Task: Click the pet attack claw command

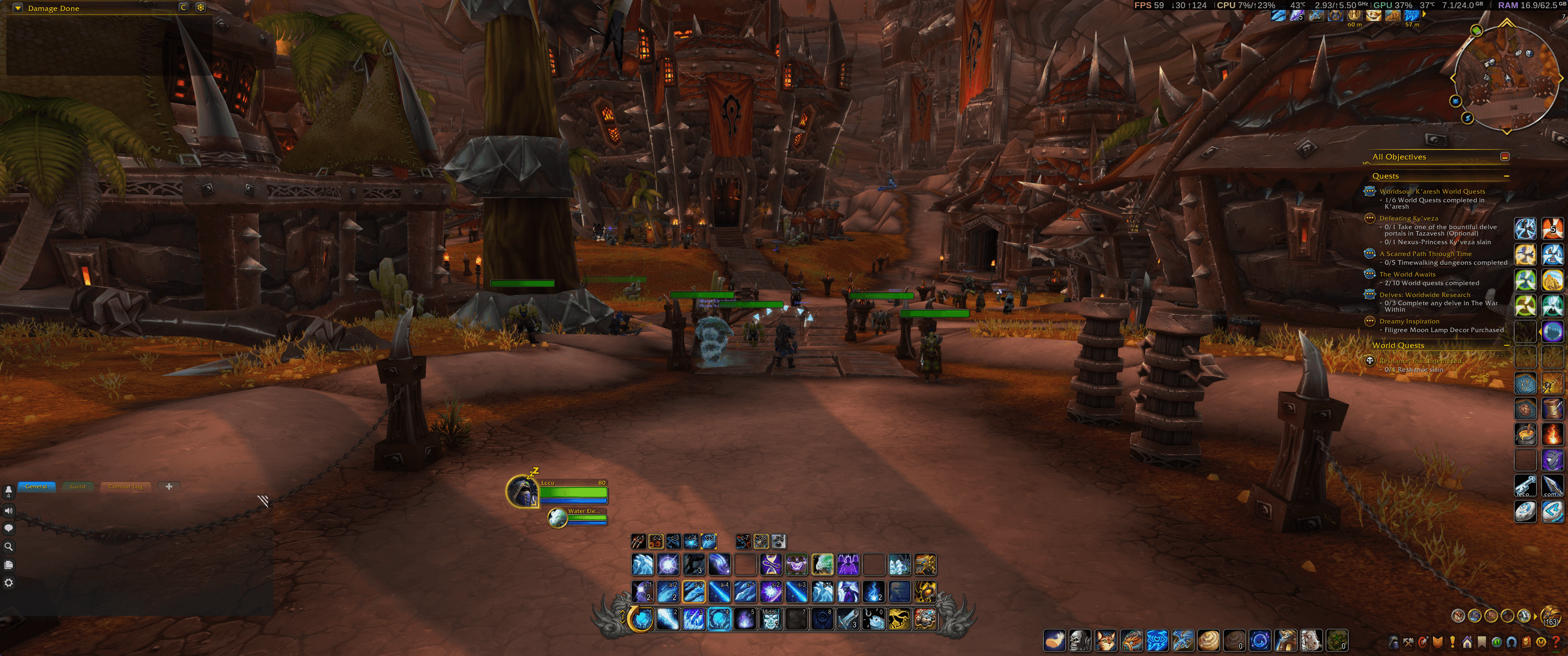Action: click(x=638, y=541)
